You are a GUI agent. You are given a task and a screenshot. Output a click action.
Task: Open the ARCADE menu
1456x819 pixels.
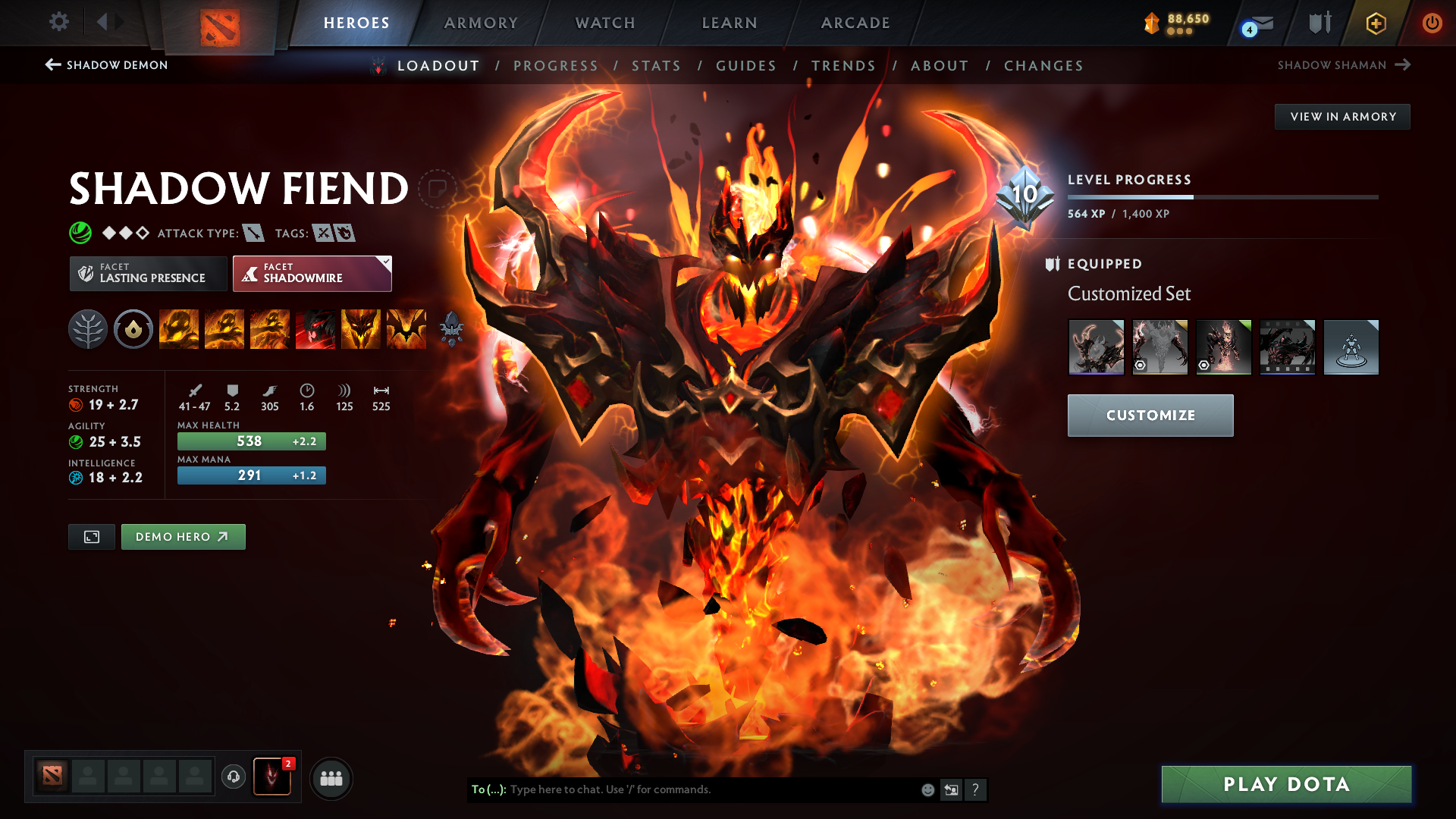[x=855, y=23]
